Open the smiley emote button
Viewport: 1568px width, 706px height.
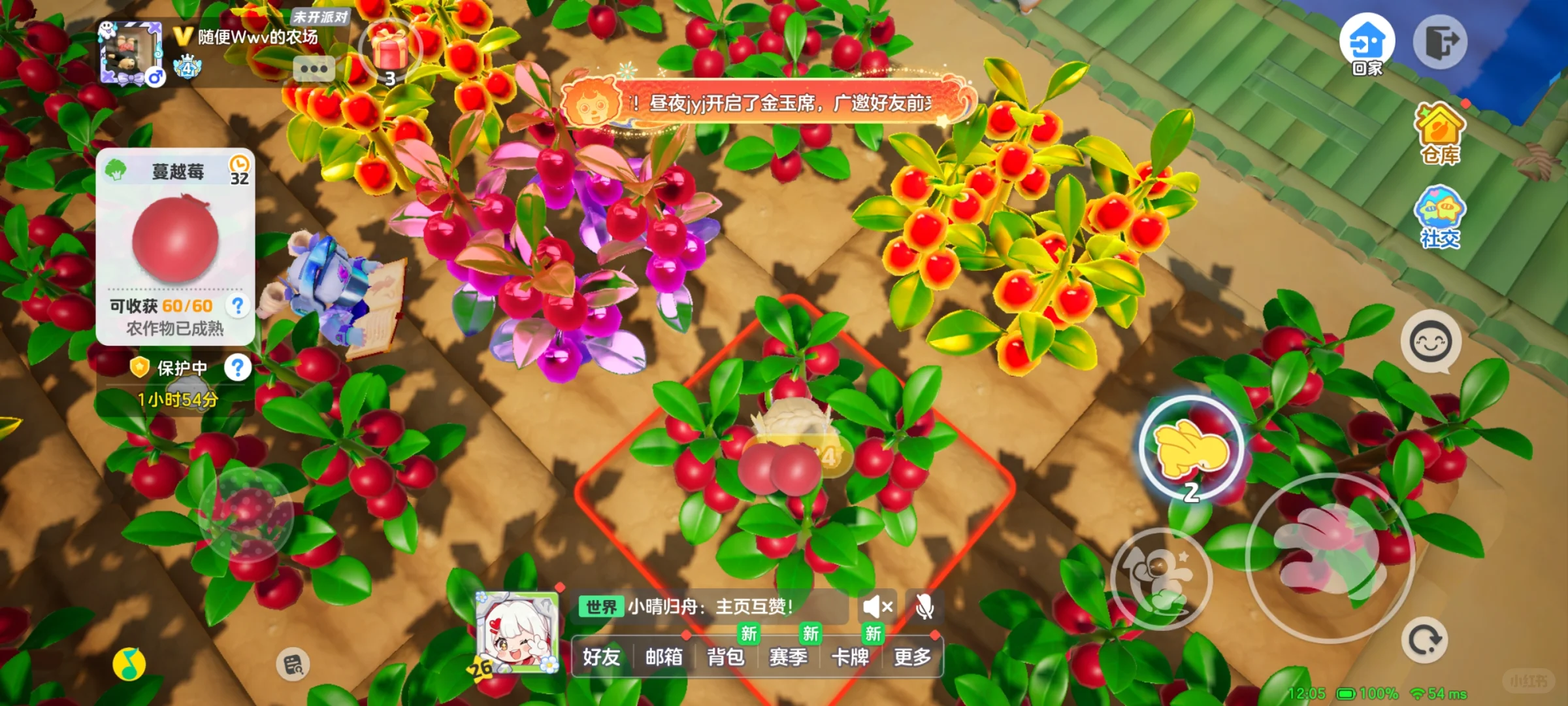click(1431, 342)
